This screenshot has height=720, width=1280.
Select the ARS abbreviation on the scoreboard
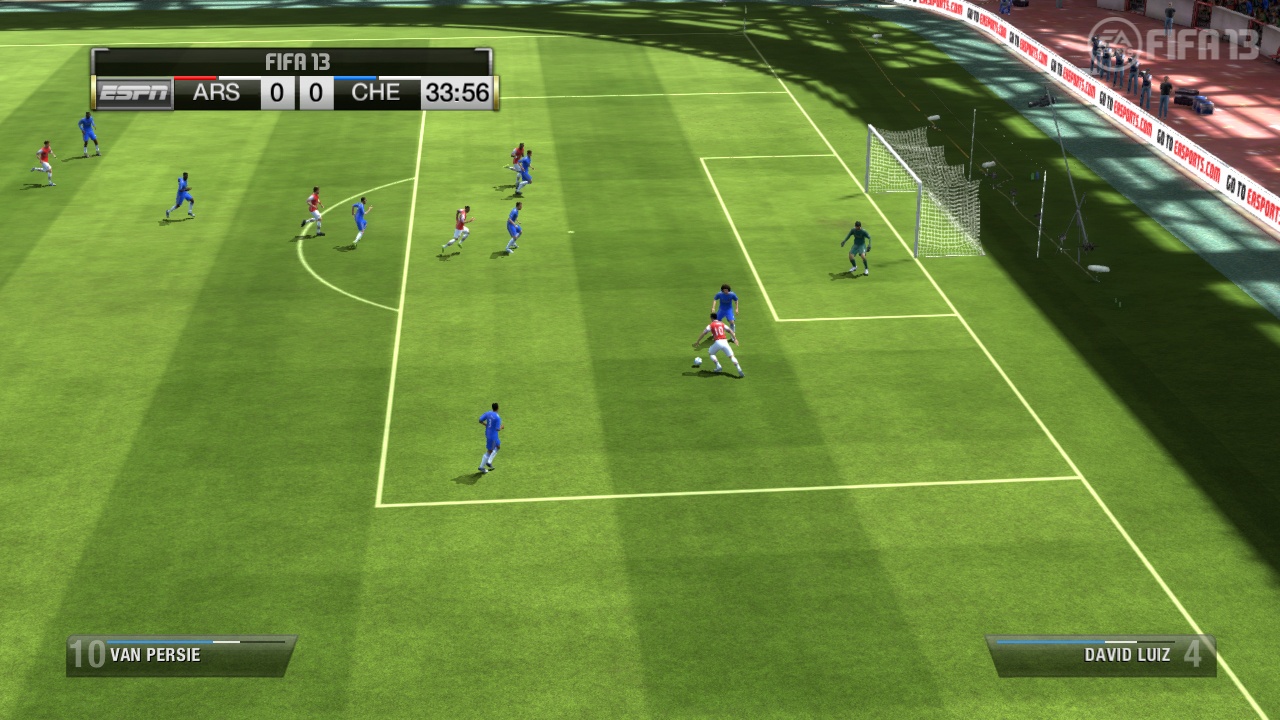point(215,93)
